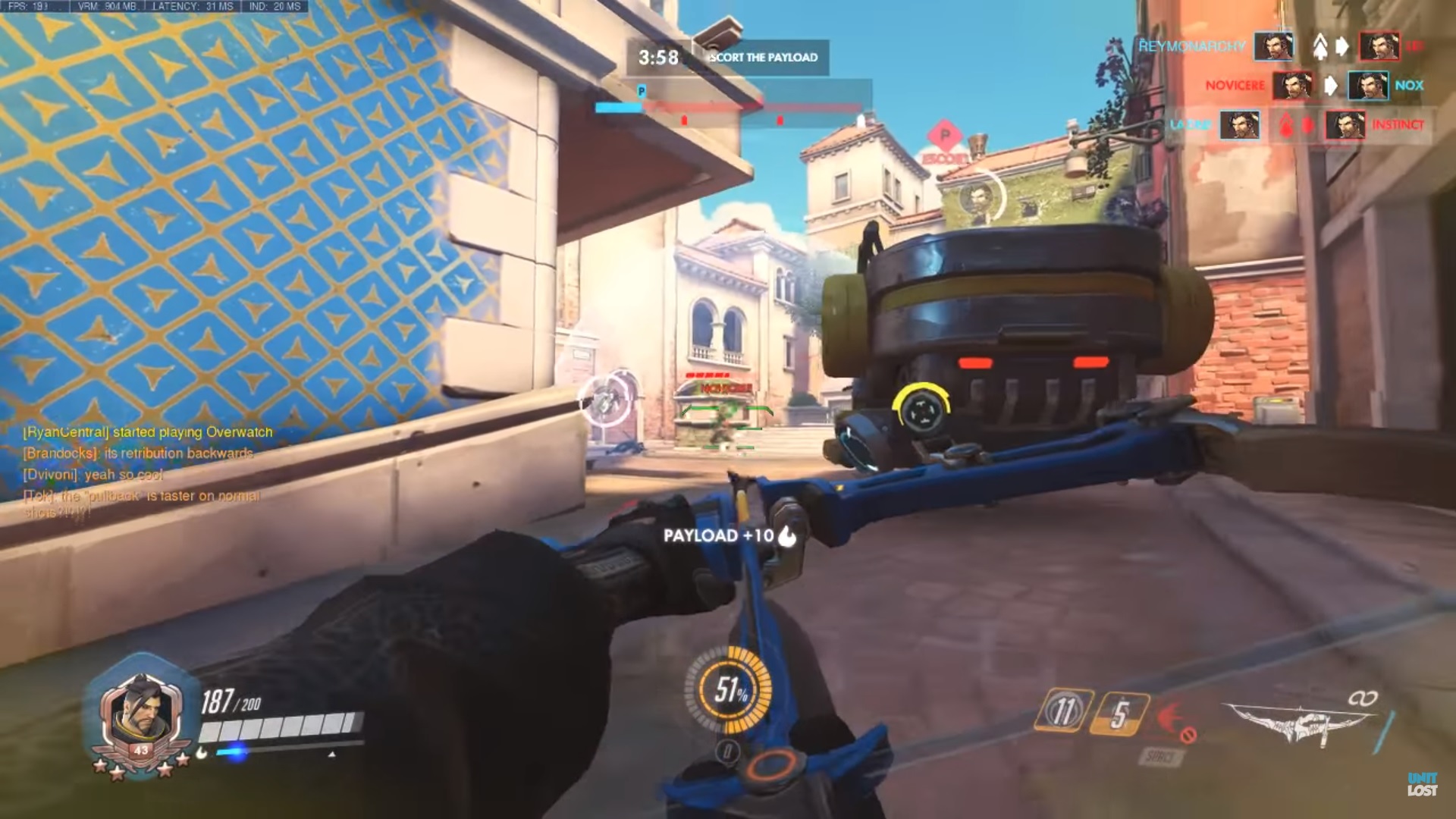Click the Unit Lost channel watermark
Screen dimensions: 1456x819
(1422, 785)
